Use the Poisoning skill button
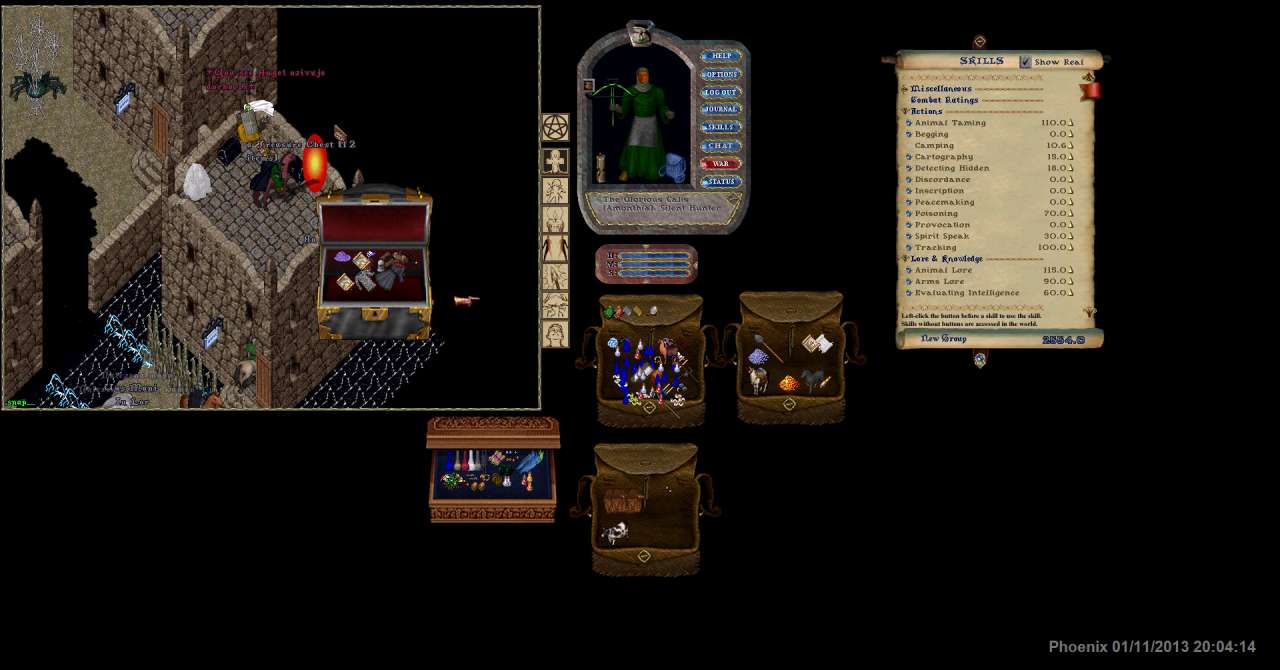The image size is (1280, 670). (x=909, y=214)
